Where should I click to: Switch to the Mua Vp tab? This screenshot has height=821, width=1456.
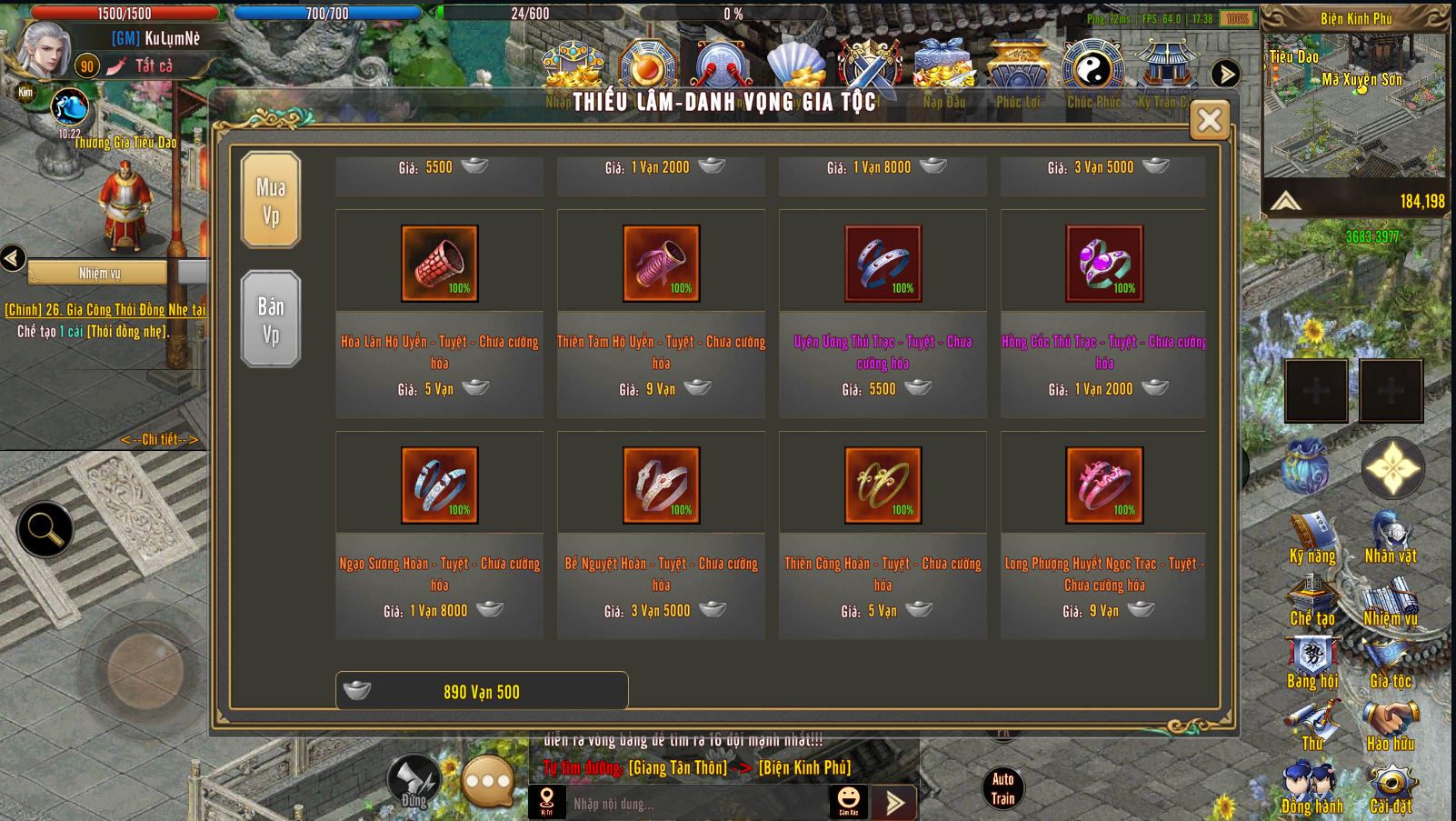click(271, 200)
